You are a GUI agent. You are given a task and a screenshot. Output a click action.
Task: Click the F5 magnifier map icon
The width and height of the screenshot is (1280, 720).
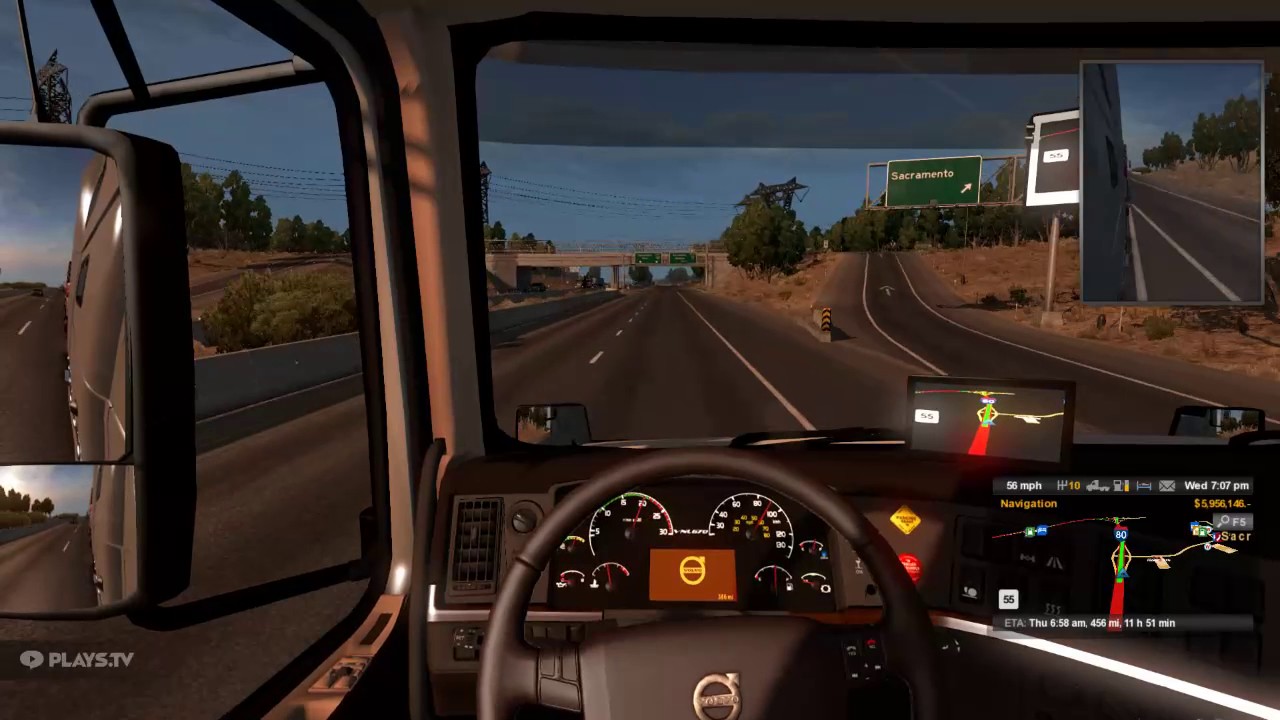coord(1231,522)
